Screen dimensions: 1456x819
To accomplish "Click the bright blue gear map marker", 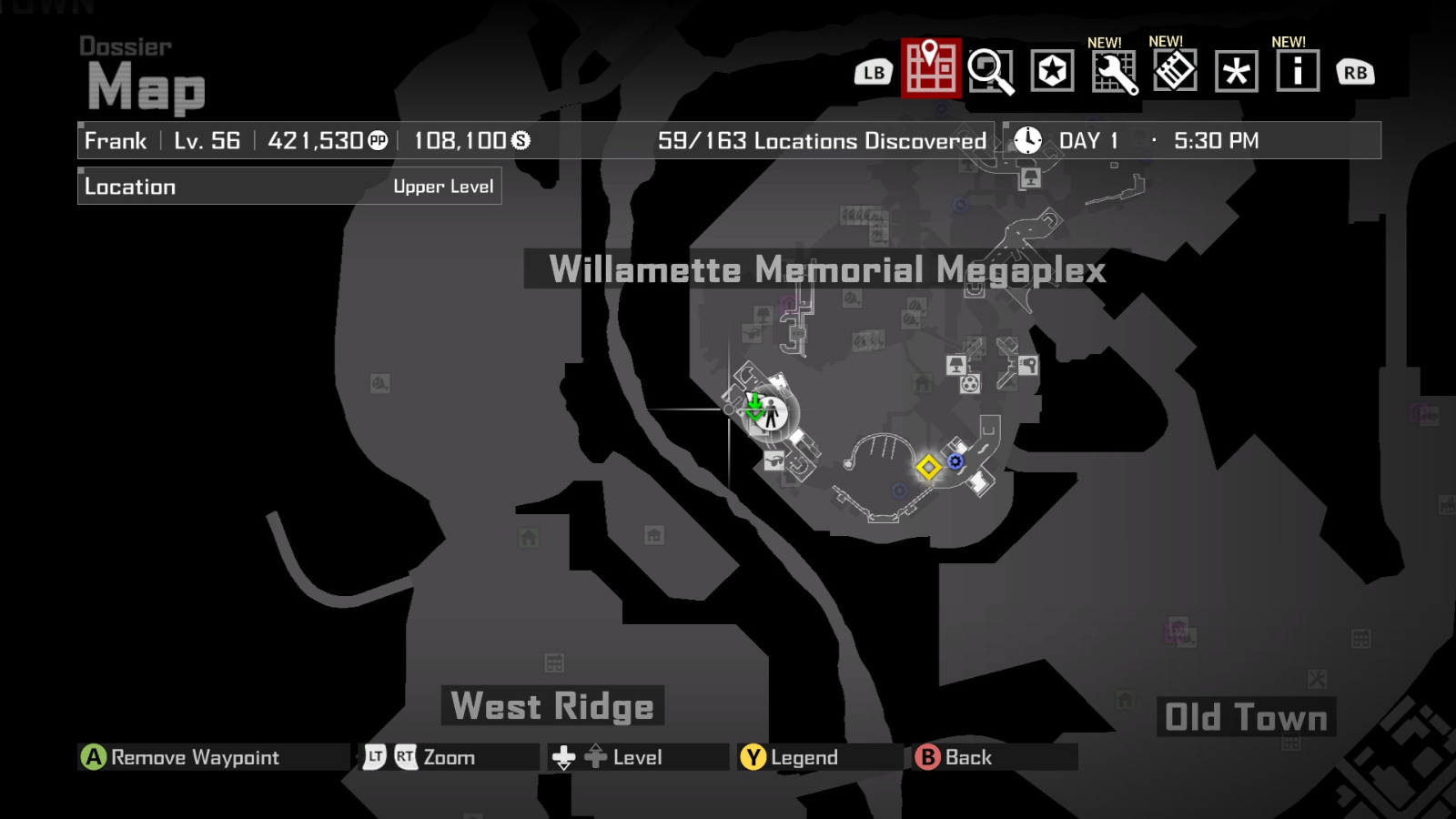I will pos(955,461).
